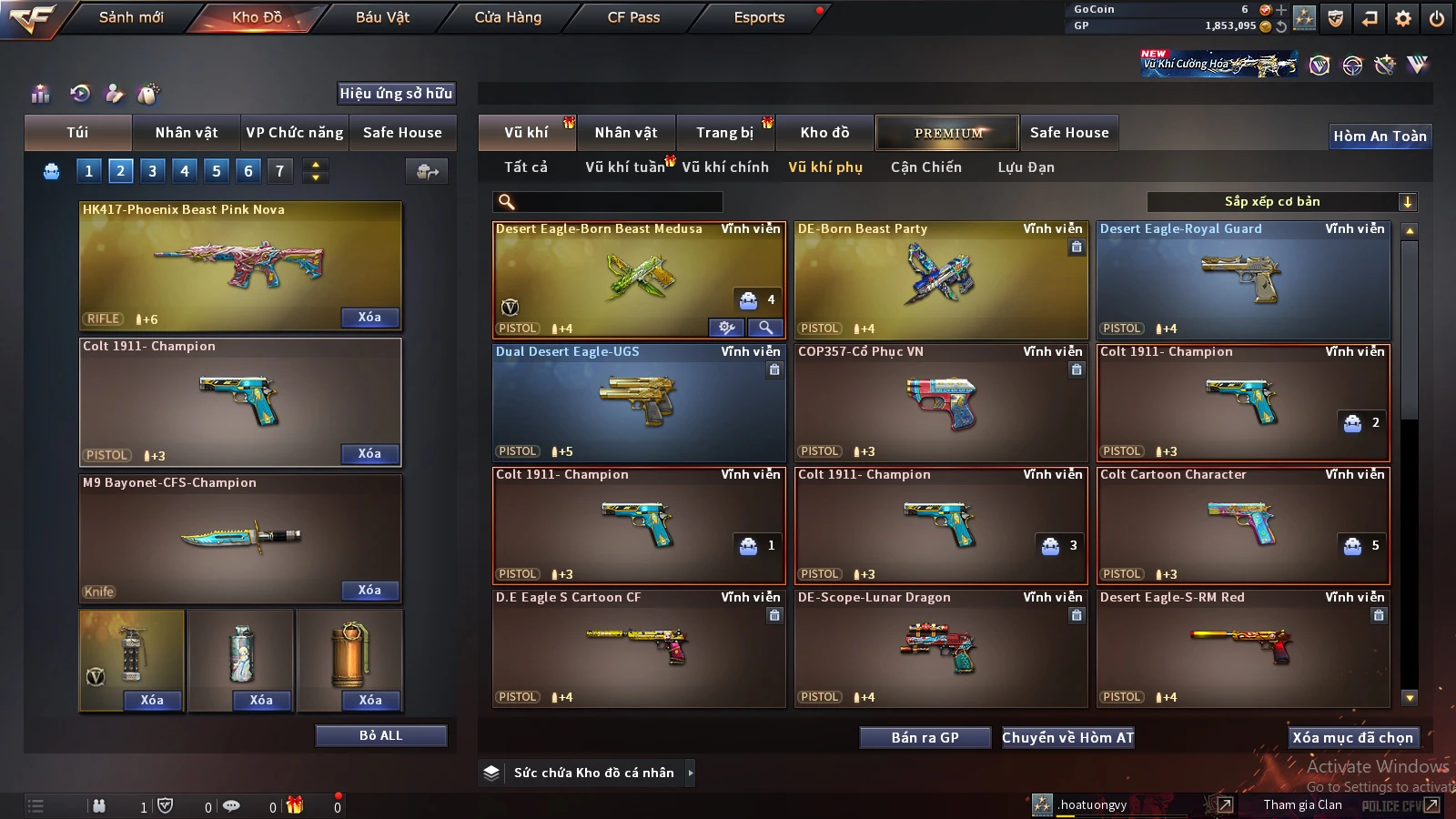Go to the Cửa Hàng shop

tap(508, 17)
